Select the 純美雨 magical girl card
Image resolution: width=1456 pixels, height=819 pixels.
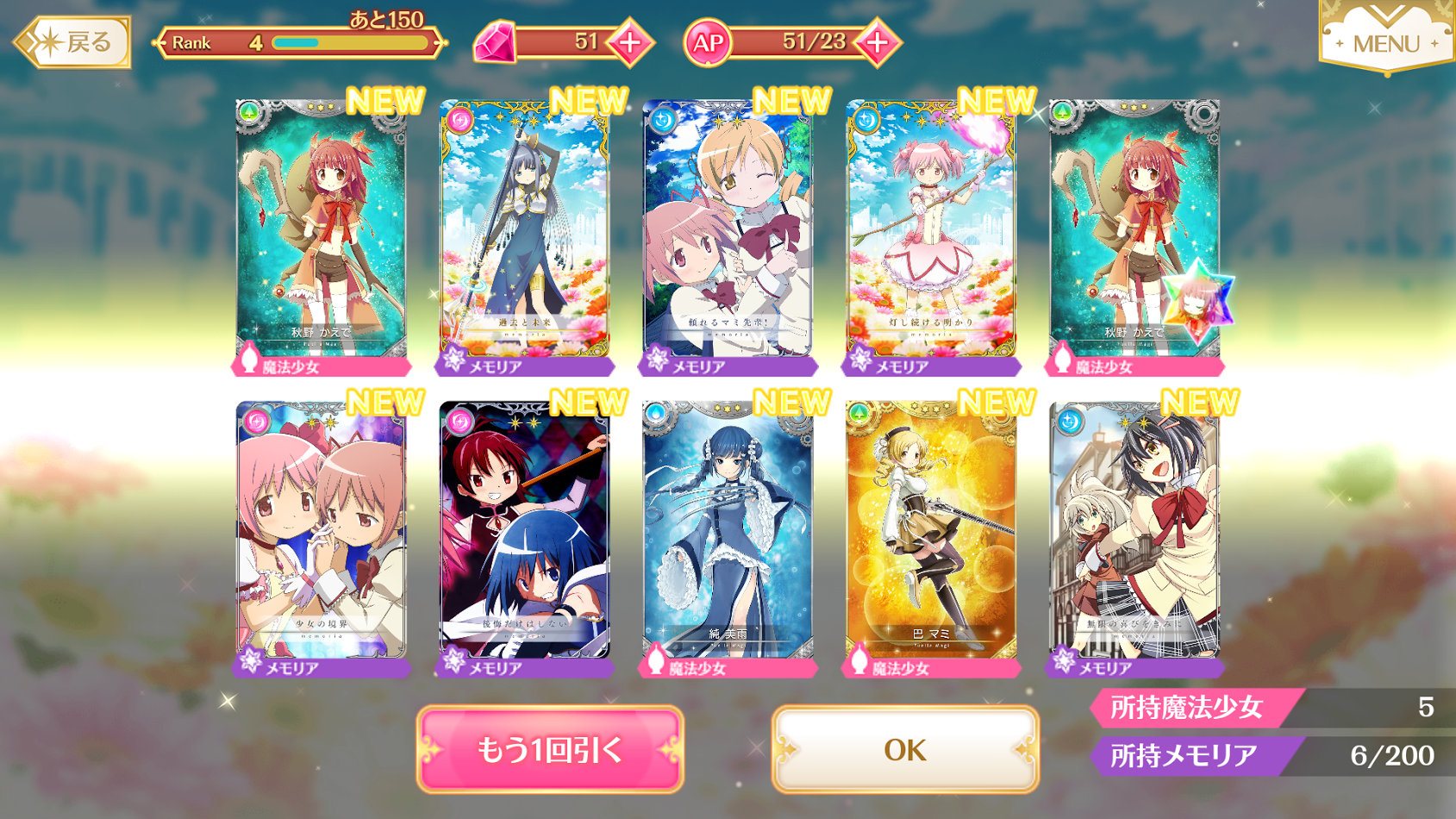pyautogui.click(x=728, y=535)
